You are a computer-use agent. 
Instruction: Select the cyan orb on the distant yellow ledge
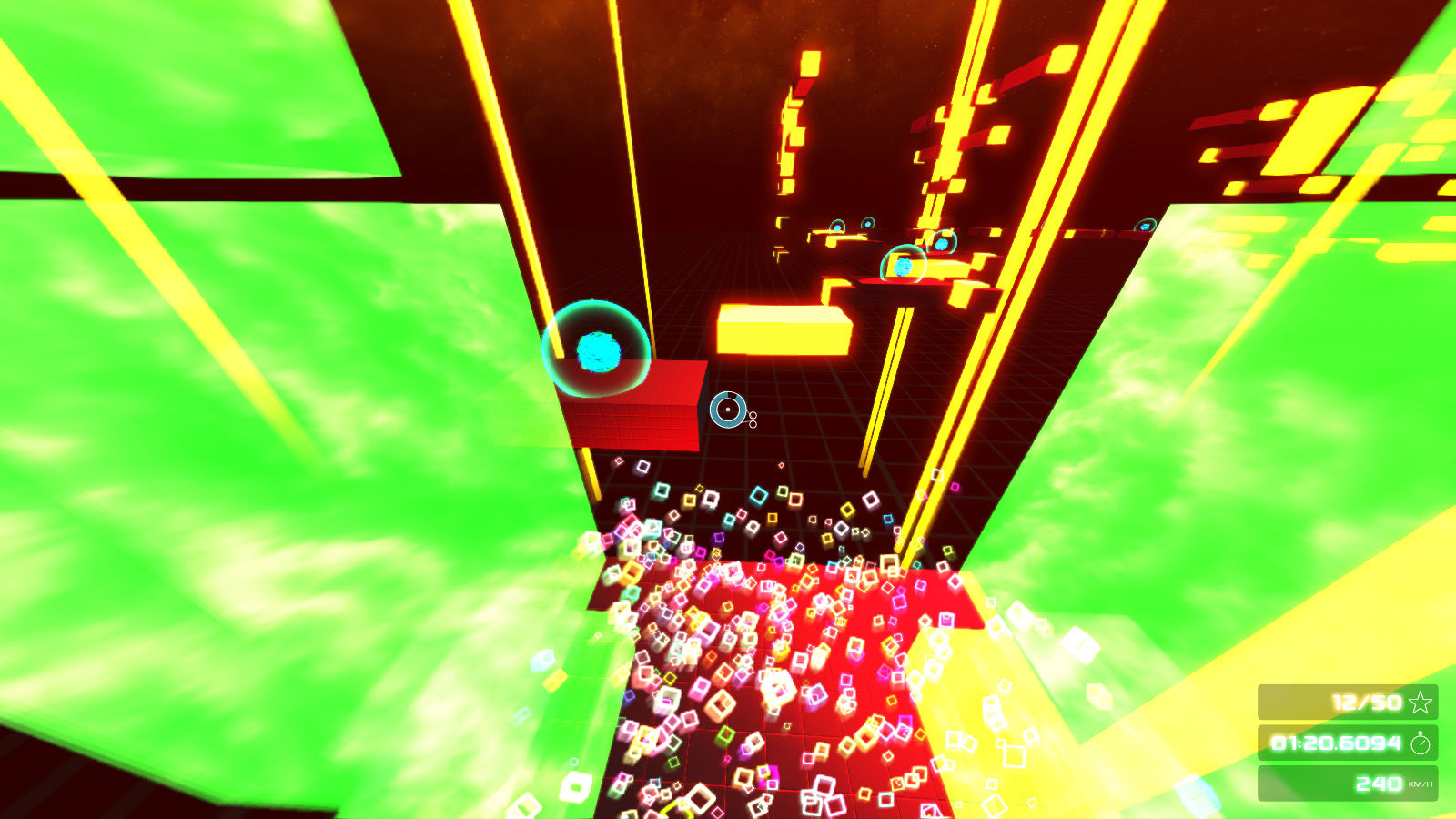(903, 266)
